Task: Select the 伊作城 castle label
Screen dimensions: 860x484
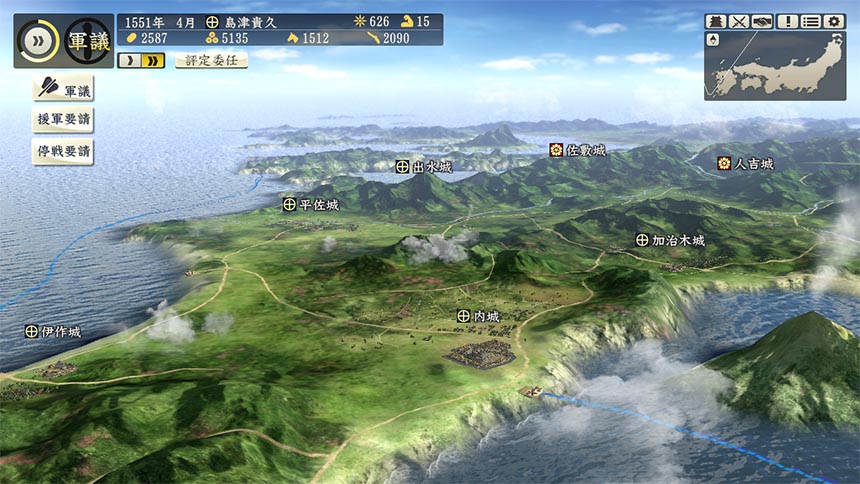Action: pos(53,331)
